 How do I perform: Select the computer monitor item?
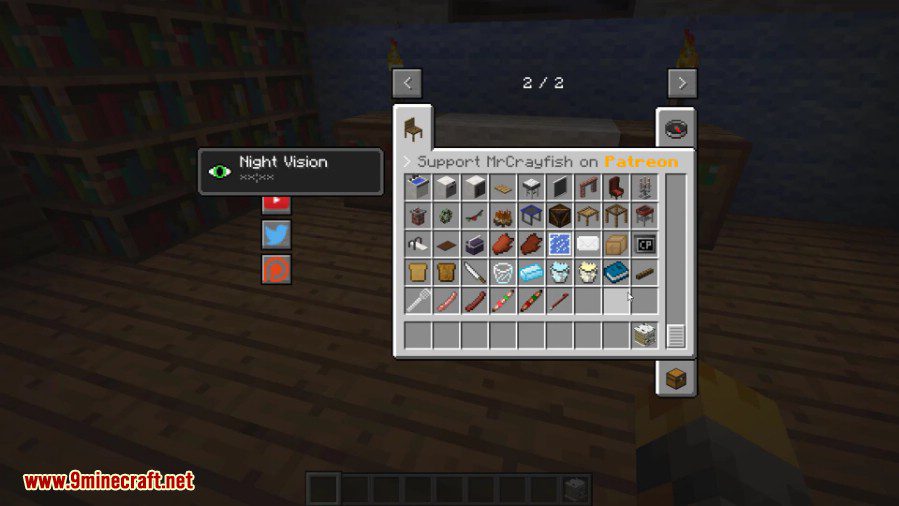tap(643, 244)
